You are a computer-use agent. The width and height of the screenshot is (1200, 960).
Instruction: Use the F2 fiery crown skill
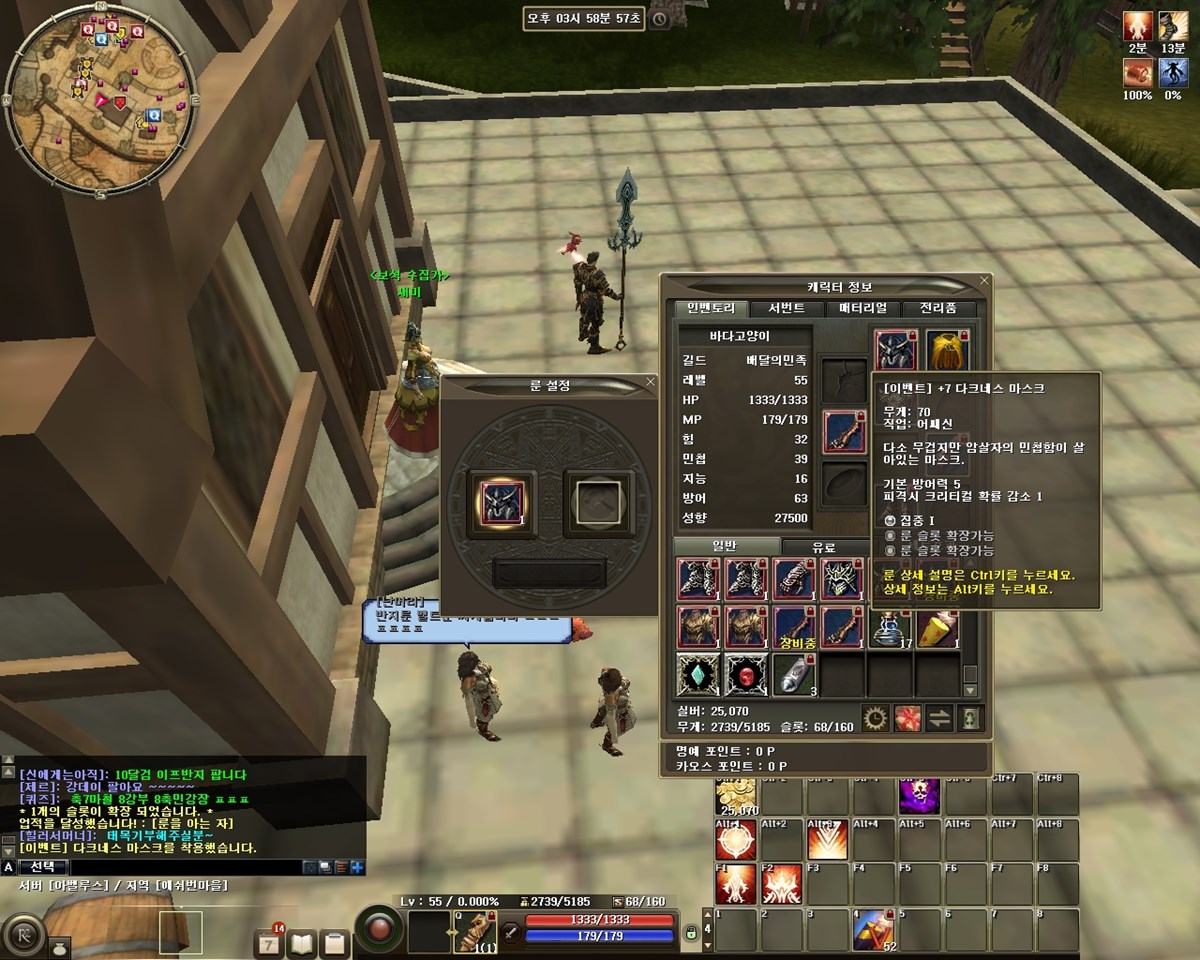click(781, 884)
